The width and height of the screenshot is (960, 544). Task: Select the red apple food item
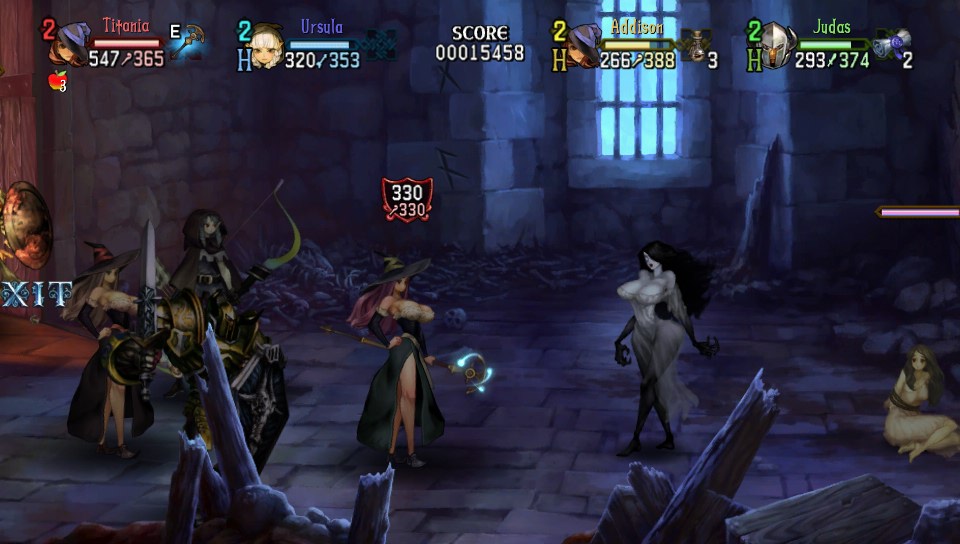pos(56,81)
